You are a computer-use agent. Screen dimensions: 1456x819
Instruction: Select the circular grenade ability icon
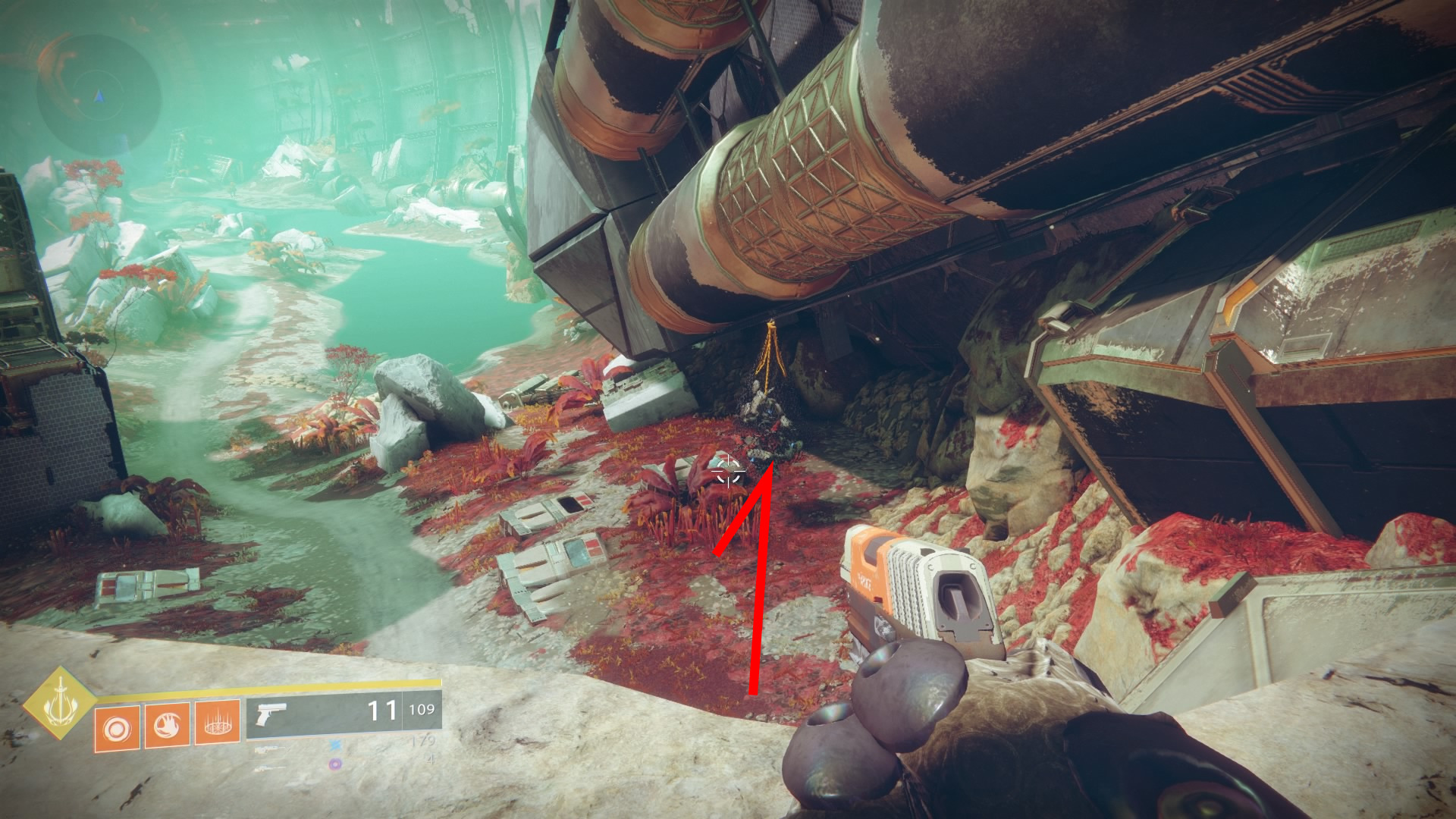[116, 728]
